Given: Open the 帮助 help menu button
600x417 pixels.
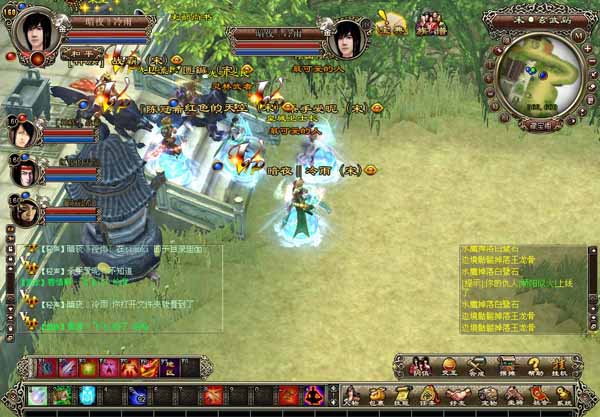Looking at the screenshot, I should (x=535, y=365).
